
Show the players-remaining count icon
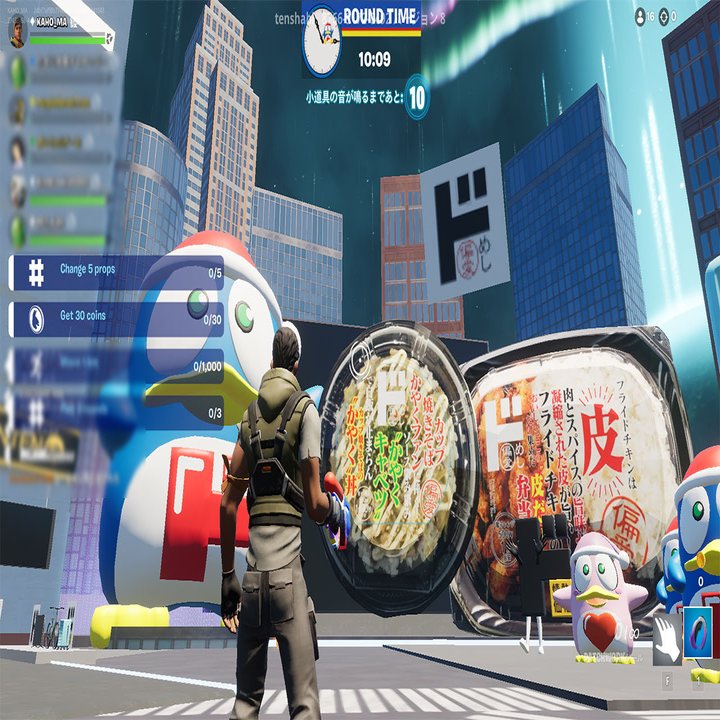(x=641, y=16)
